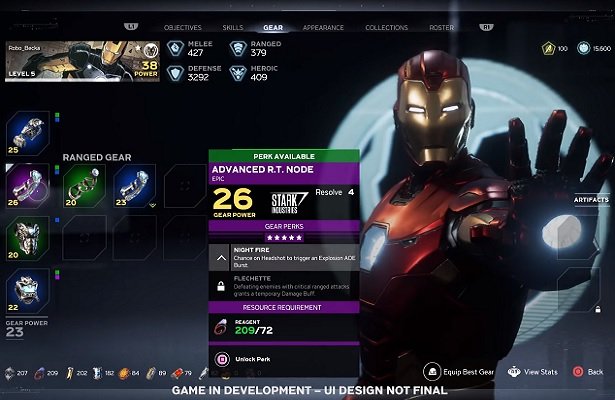Choose the purple power 26 ranged gear

point(27,186)
